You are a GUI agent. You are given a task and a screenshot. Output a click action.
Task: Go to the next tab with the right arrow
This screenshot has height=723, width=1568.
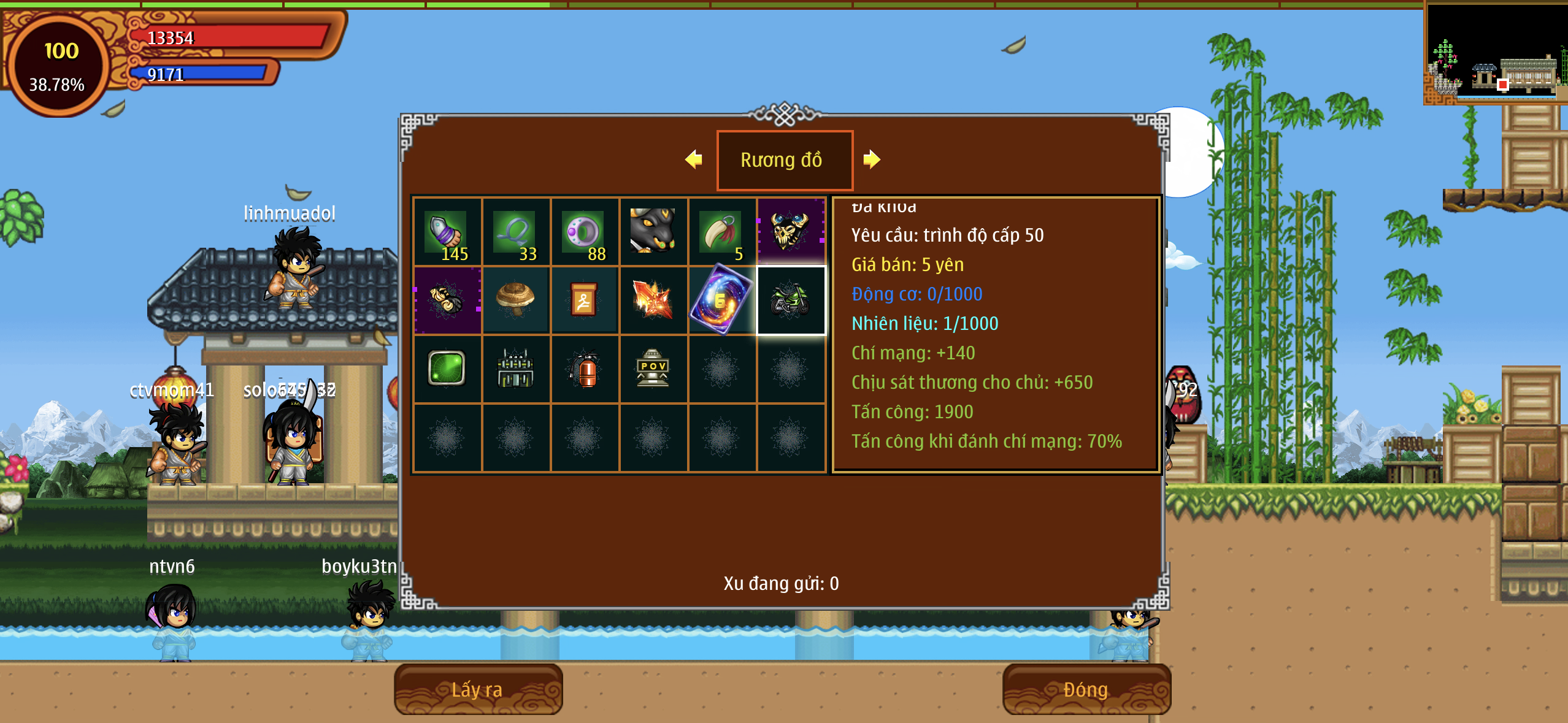tap(871, 159)
